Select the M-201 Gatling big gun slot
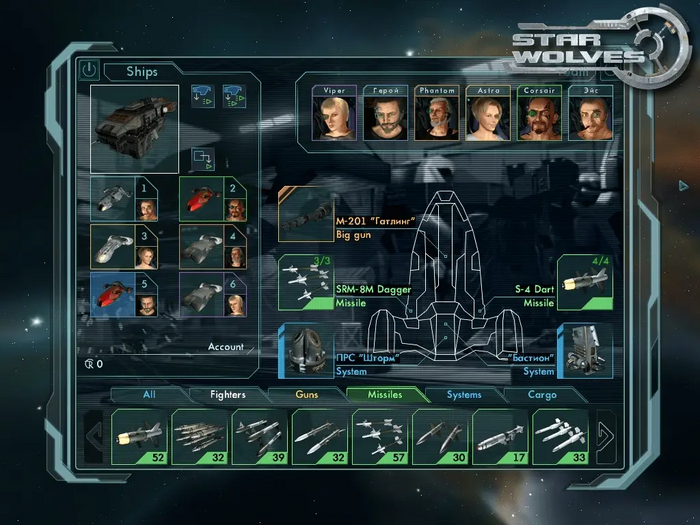 coord(306,214)
